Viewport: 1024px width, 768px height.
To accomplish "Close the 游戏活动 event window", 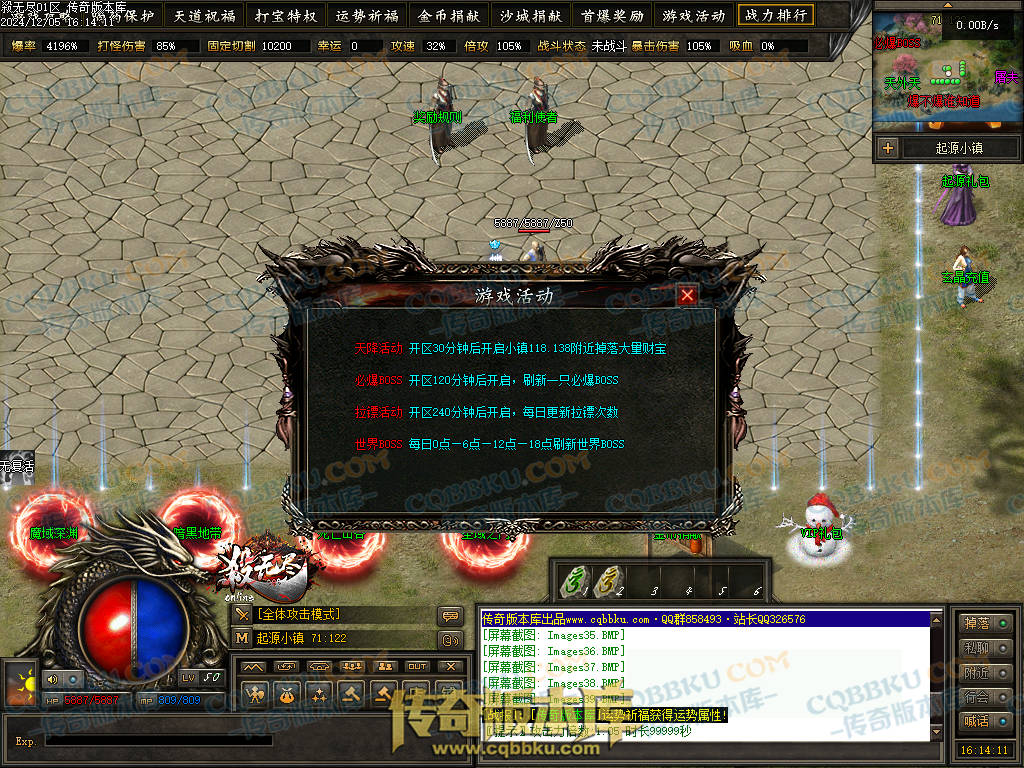I will coord(687,295).
